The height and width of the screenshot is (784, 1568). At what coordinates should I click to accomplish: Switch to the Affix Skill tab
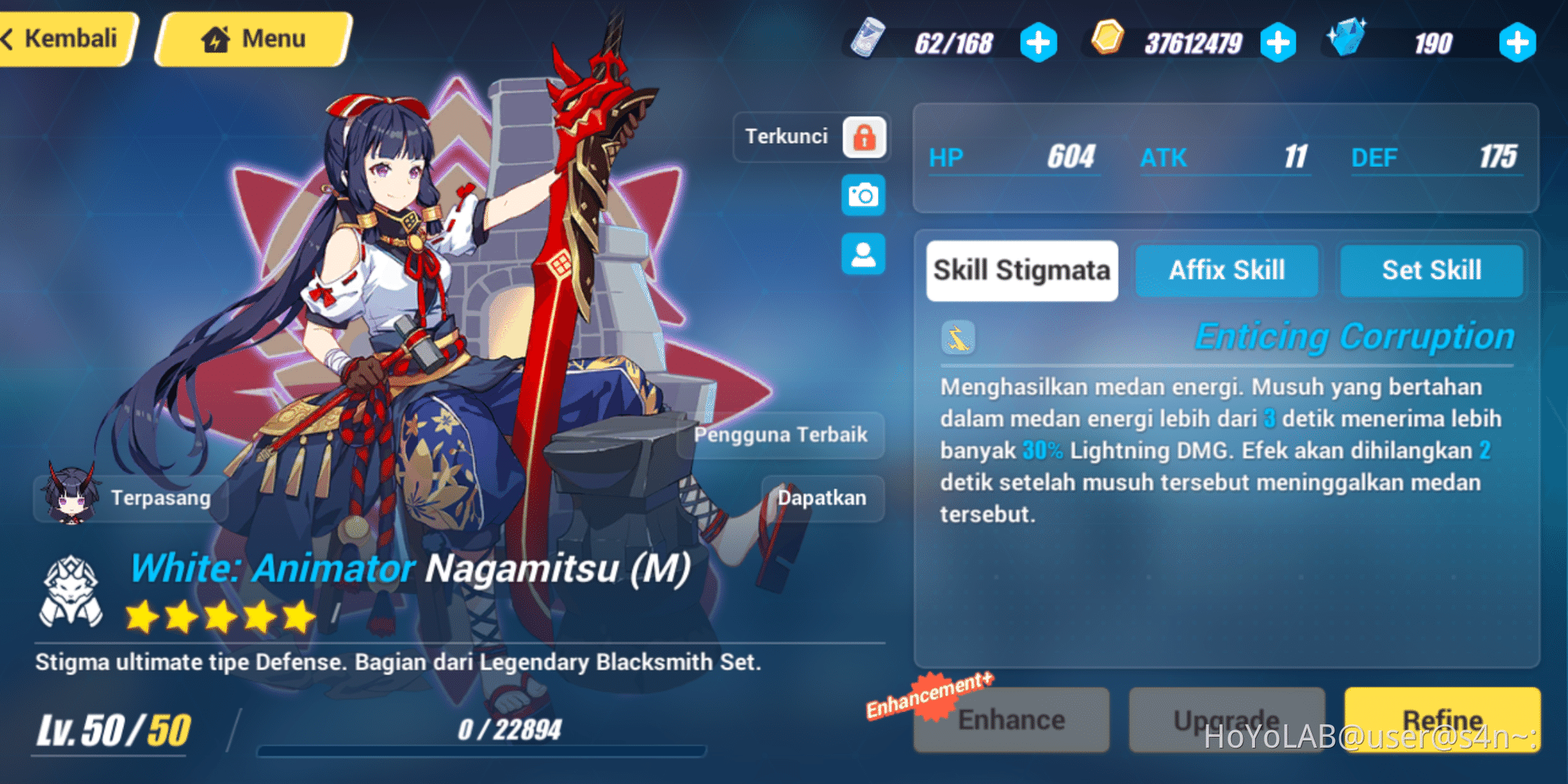(x=1227, y=270)
